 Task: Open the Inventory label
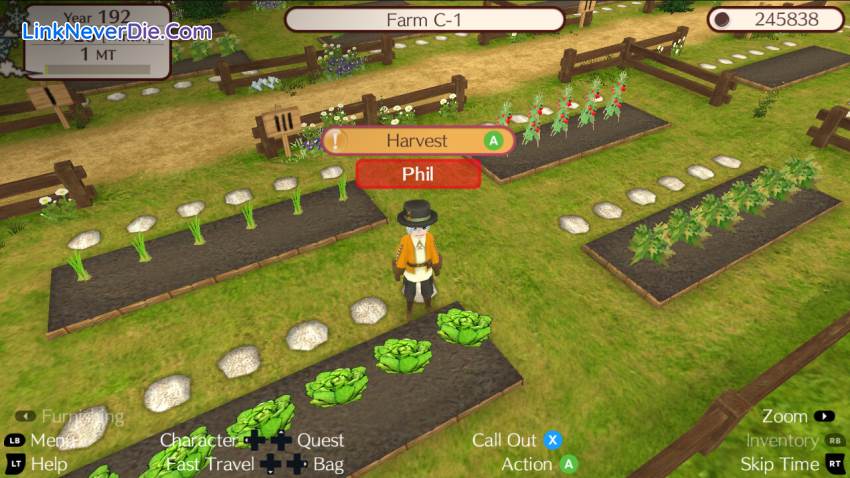point(782,440)
